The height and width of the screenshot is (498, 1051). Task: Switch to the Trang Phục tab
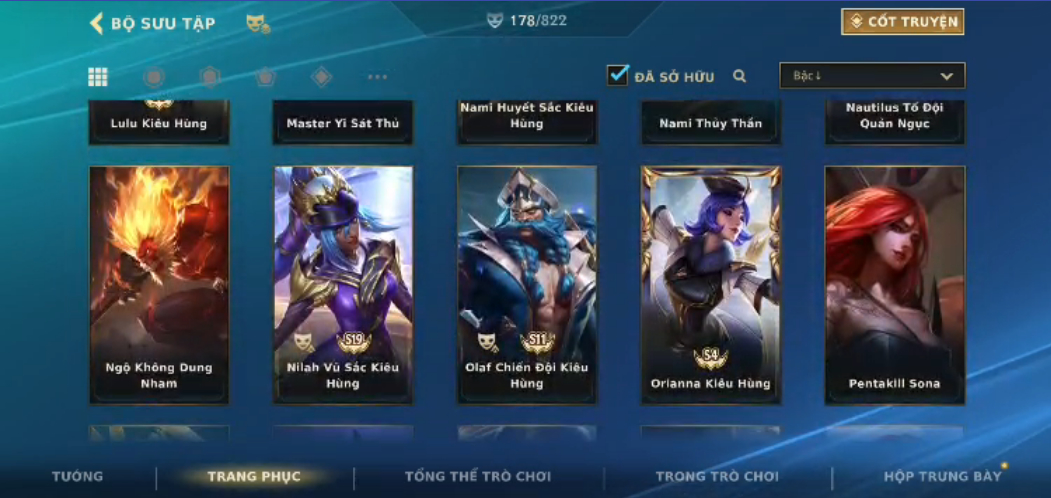pos(254,477)
